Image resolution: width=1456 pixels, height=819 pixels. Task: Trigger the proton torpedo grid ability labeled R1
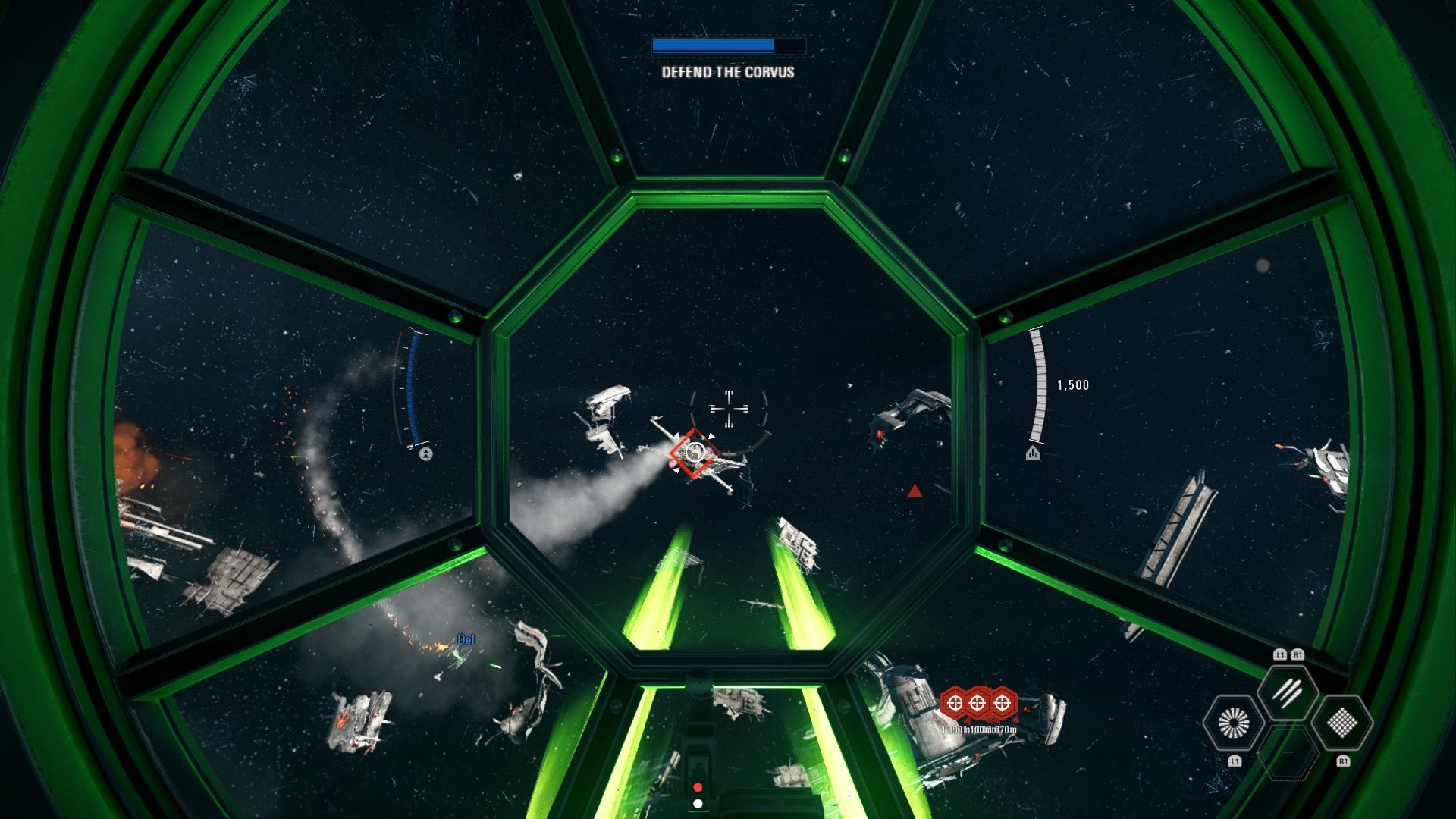pyautogui.click(x=1342, y=723)
